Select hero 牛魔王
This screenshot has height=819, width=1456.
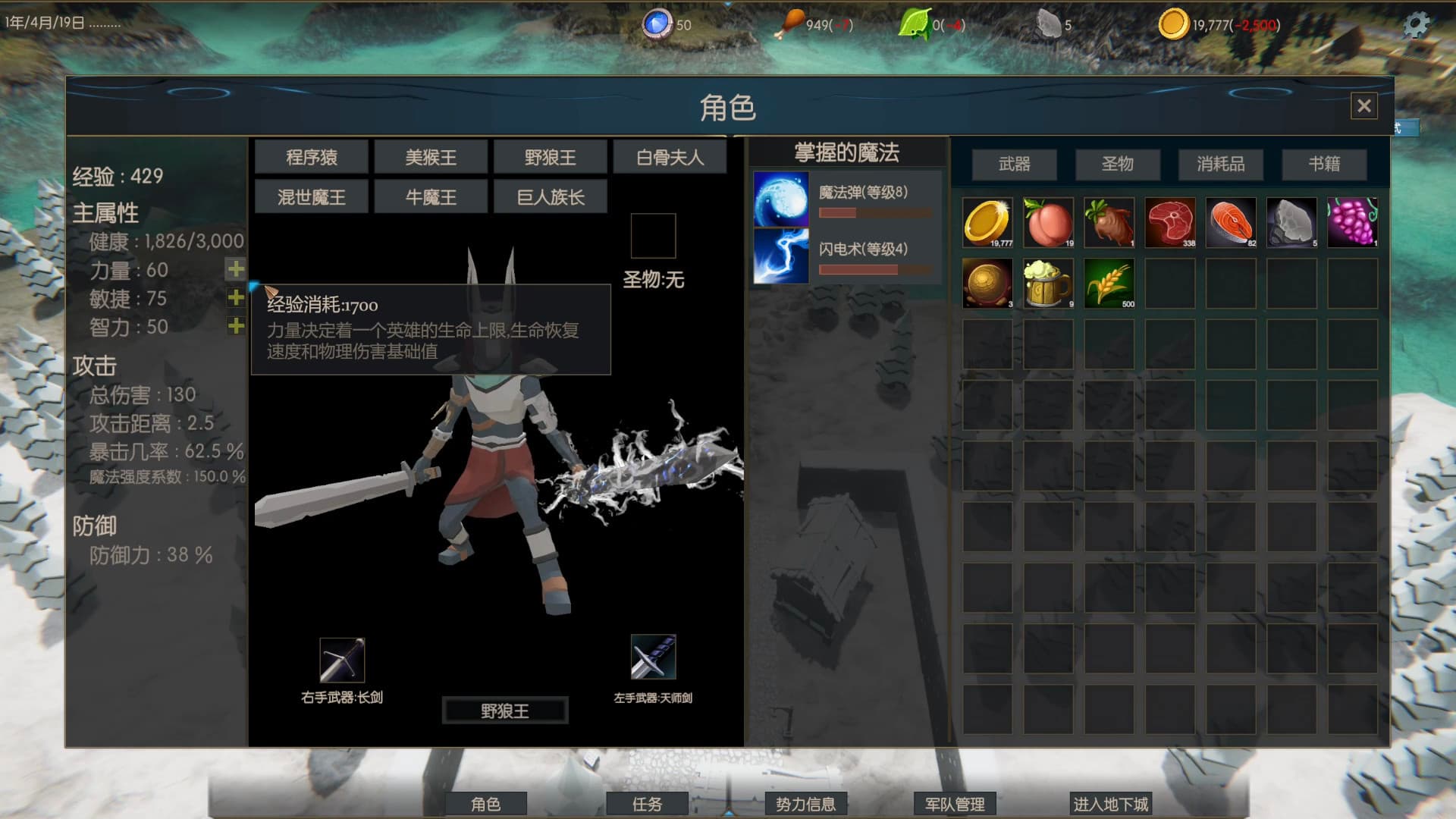coord(429,196)
